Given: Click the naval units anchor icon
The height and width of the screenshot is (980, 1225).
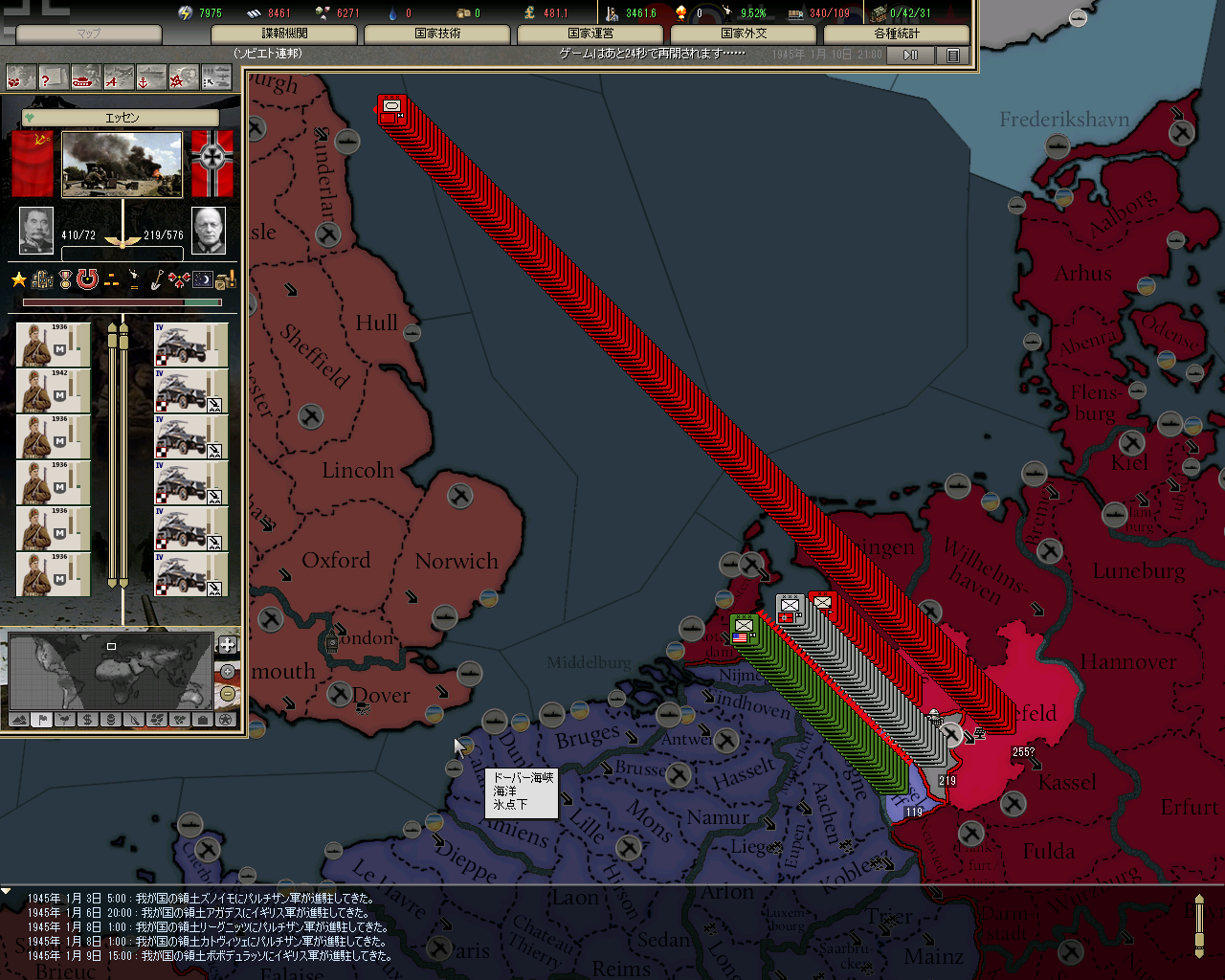Looking at the screenshot, I should pyautogui.click(x=150, y=78).
